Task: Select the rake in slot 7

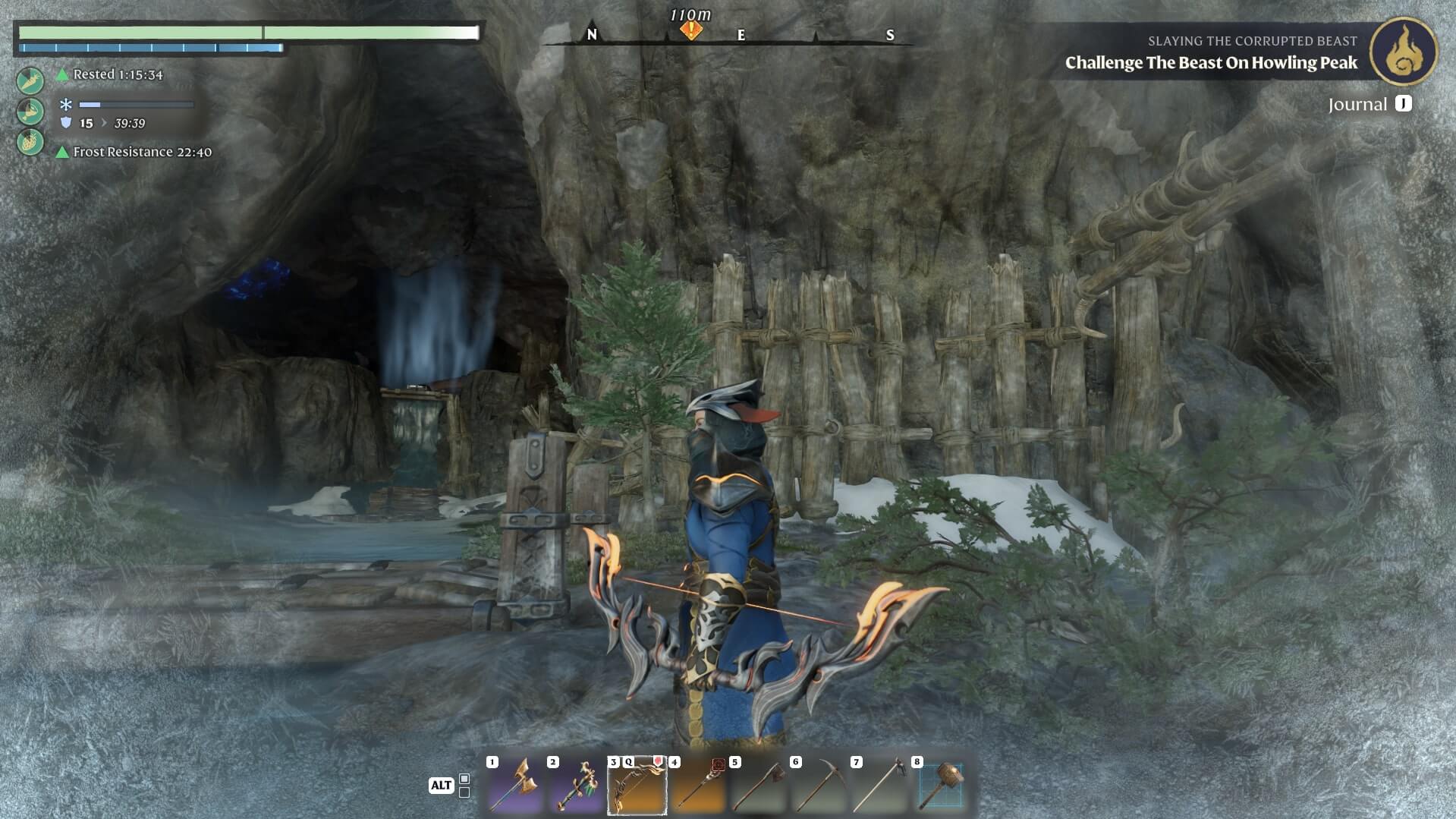Action: (x=879, y=786)
